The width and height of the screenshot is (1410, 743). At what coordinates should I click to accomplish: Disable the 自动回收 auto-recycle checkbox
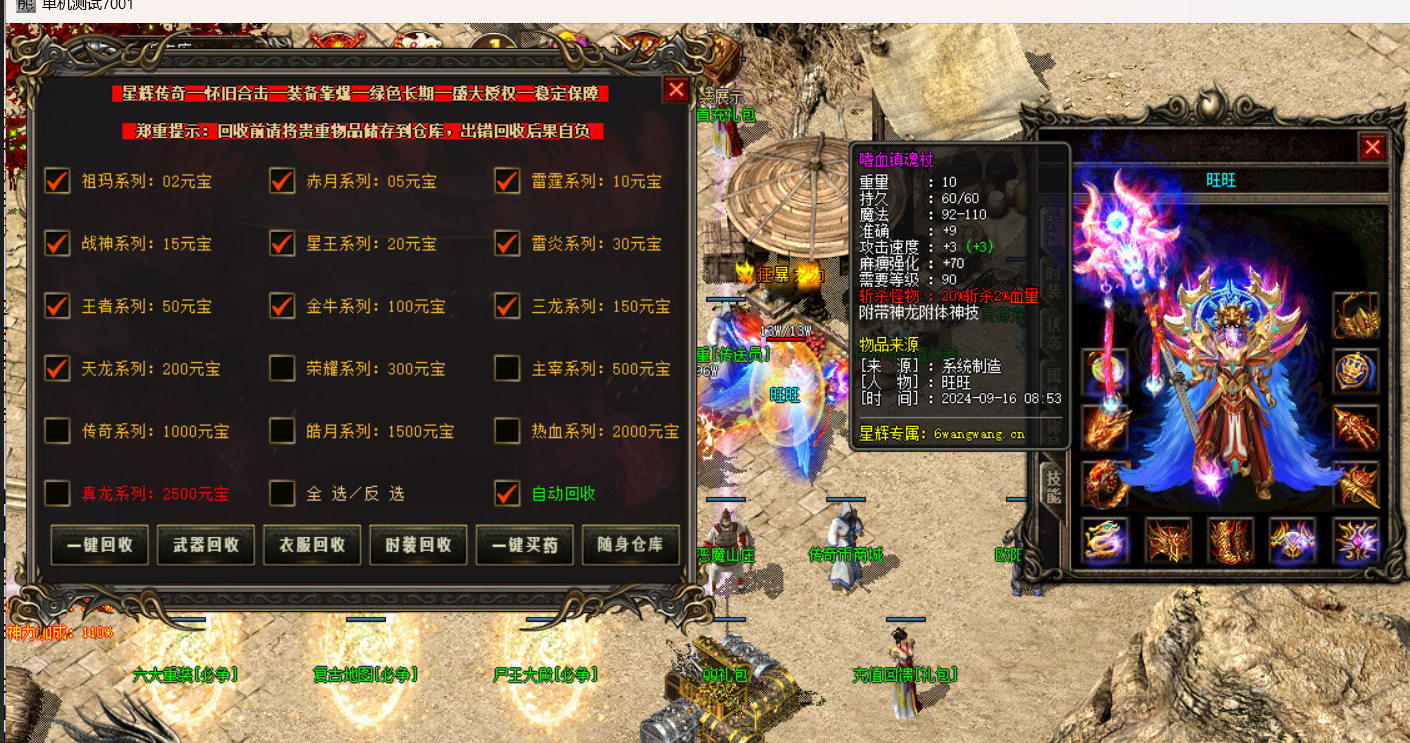tap(508, 493)
